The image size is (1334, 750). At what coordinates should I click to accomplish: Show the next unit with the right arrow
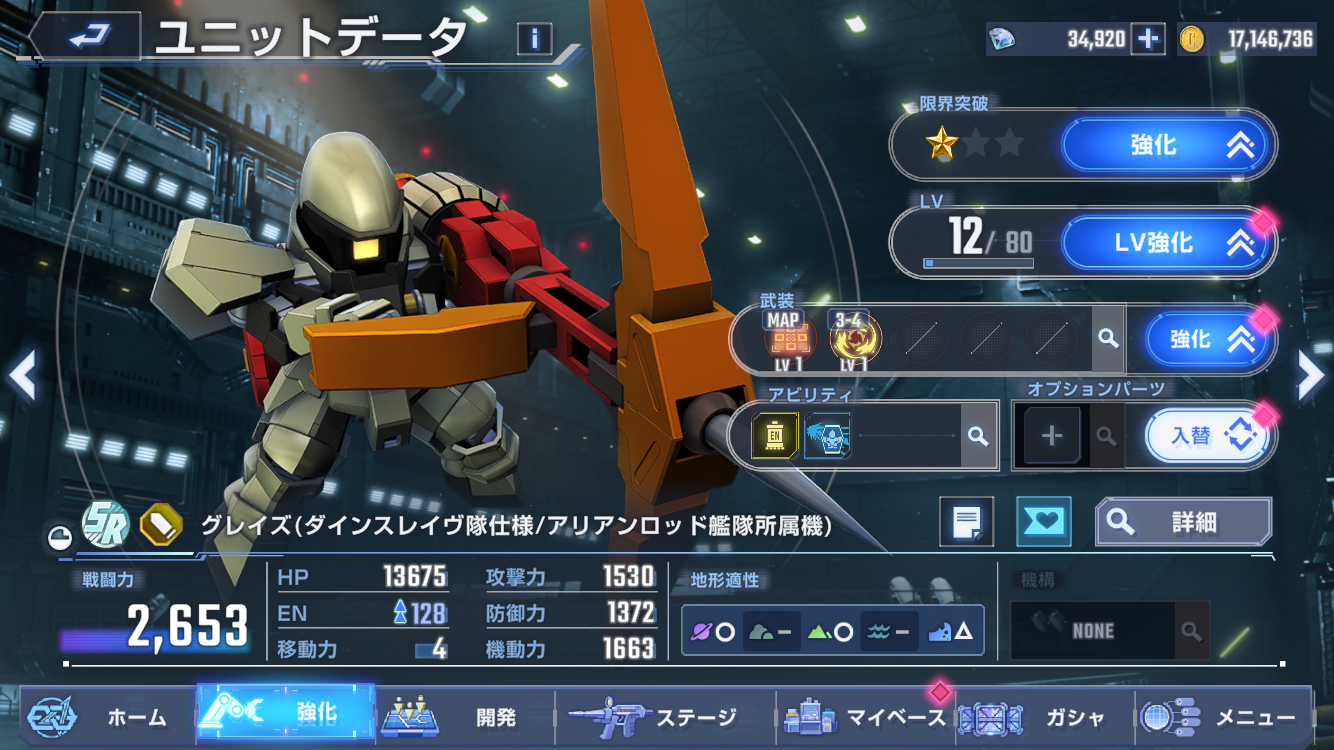pos(1310,374)
